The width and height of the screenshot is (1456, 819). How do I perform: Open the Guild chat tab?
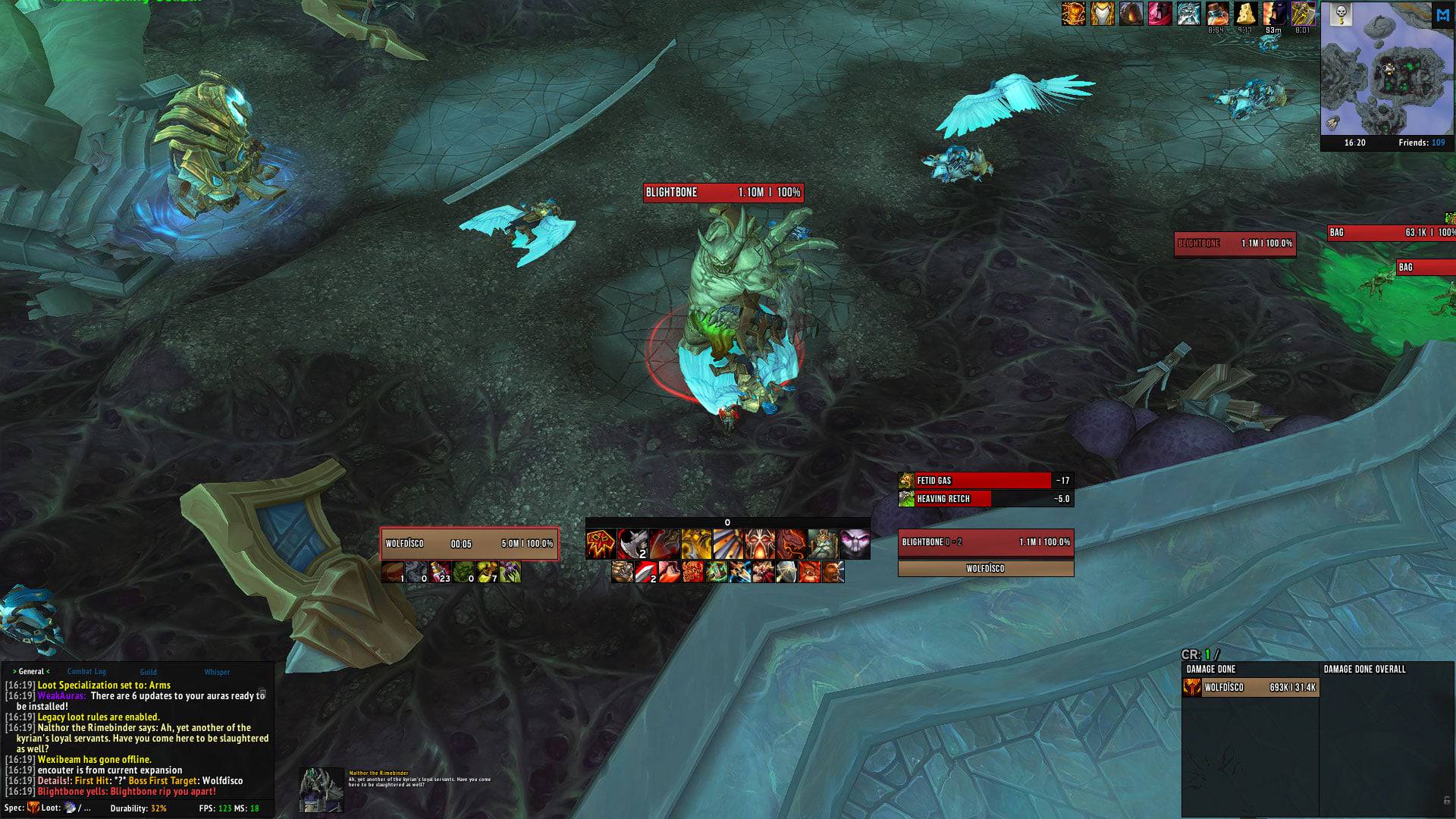(x=149, y=672)
